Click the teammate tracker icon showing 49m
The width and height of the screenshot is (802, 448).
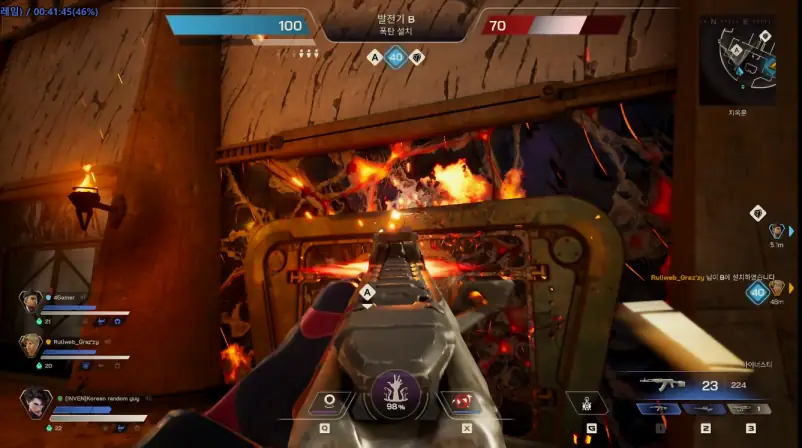pyautogui.click(x=776, y=288)
